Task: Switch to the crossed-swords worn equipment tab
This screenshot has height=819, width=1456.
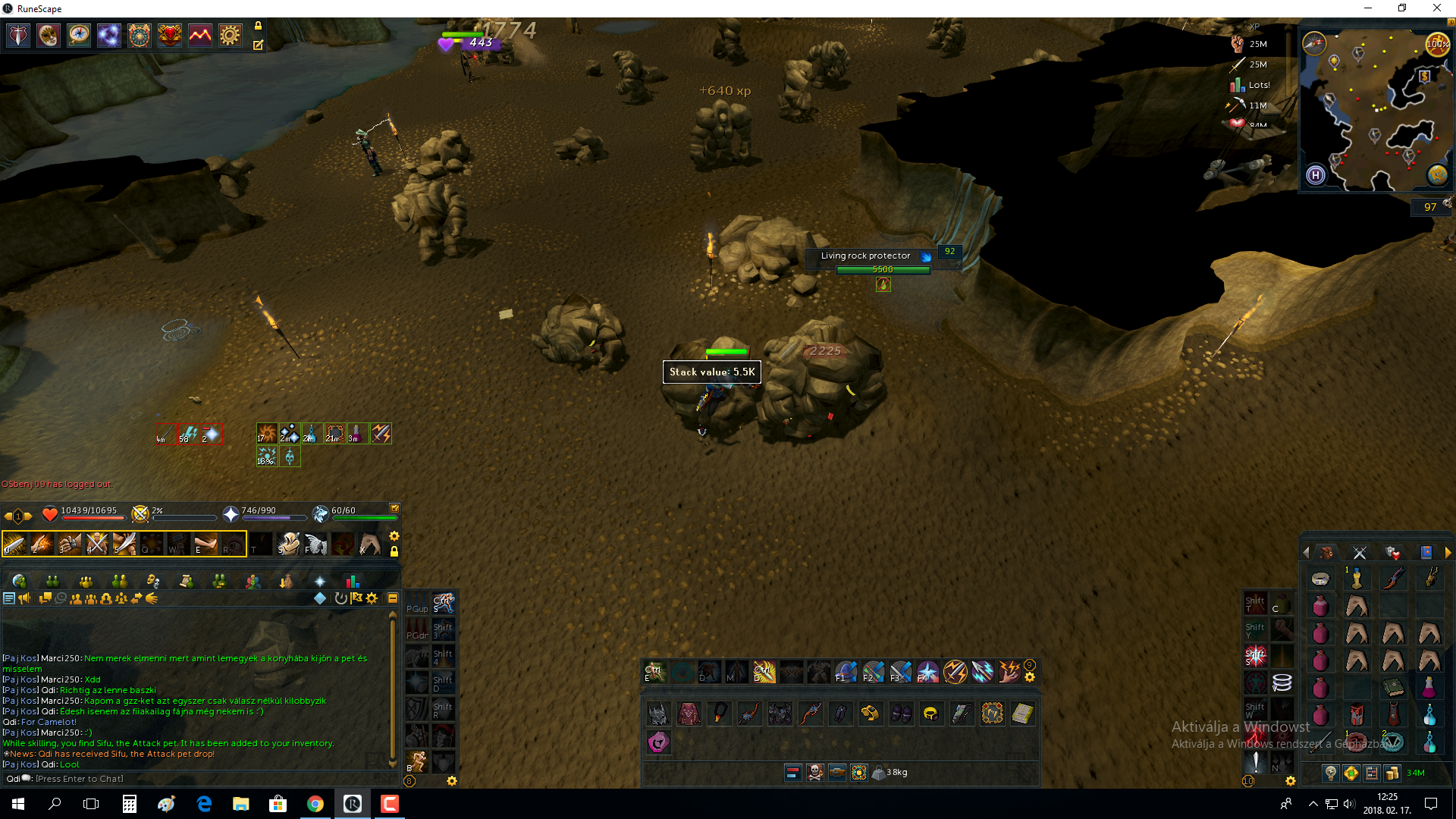Action: tap(1360, 553)
